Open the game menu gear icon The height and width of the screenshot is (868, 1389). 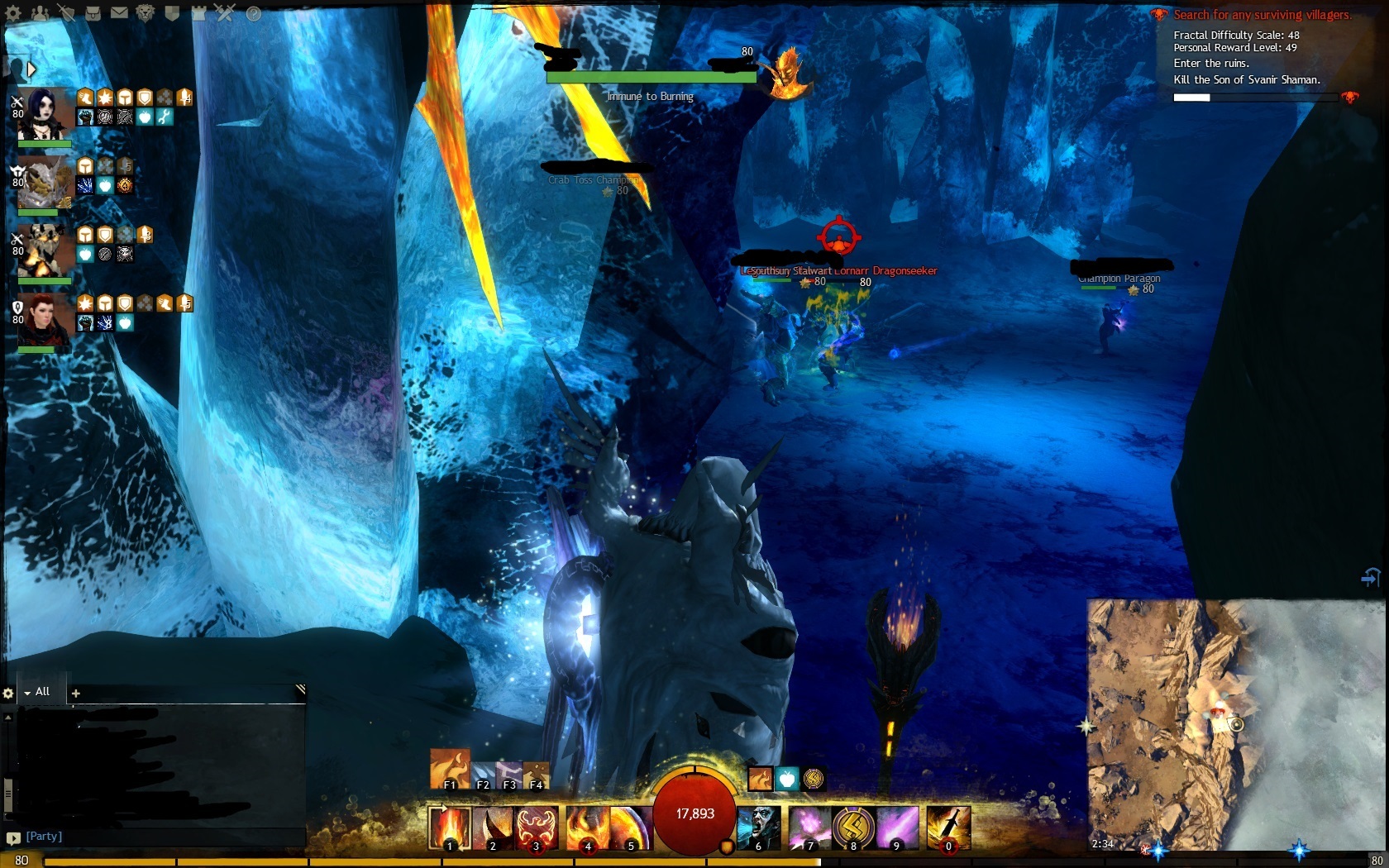(13, 13)
